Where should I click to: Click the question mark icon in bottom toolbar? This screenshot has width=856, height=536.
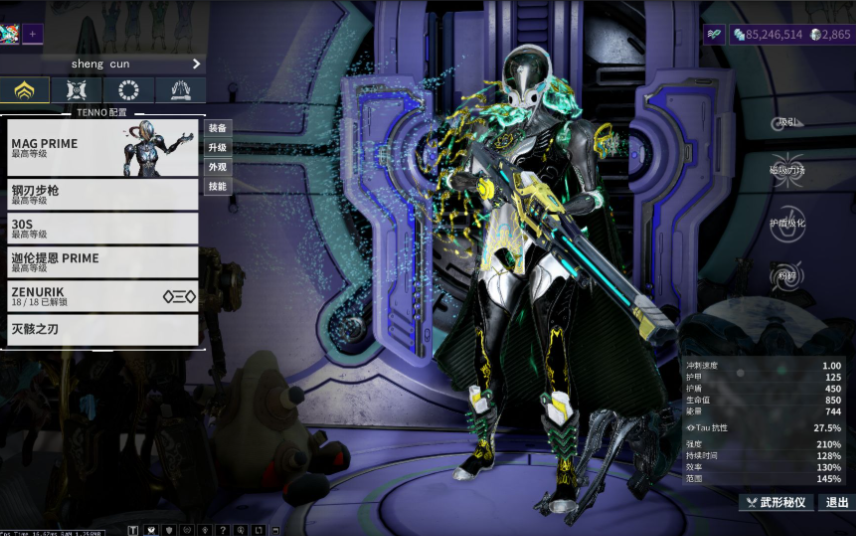click(223, 529)
